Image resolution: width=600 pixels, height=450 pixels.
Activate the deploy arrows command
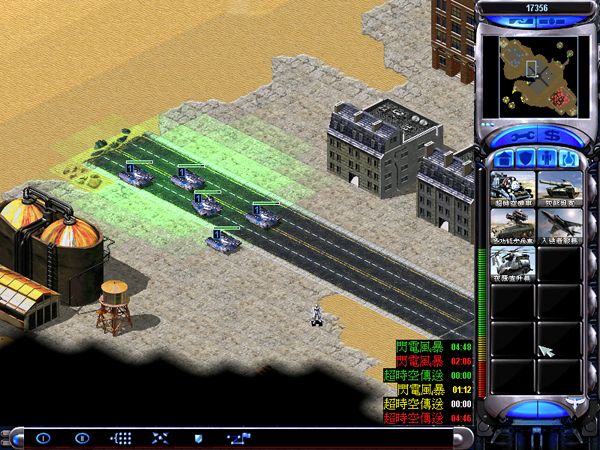tap(160, 438)
